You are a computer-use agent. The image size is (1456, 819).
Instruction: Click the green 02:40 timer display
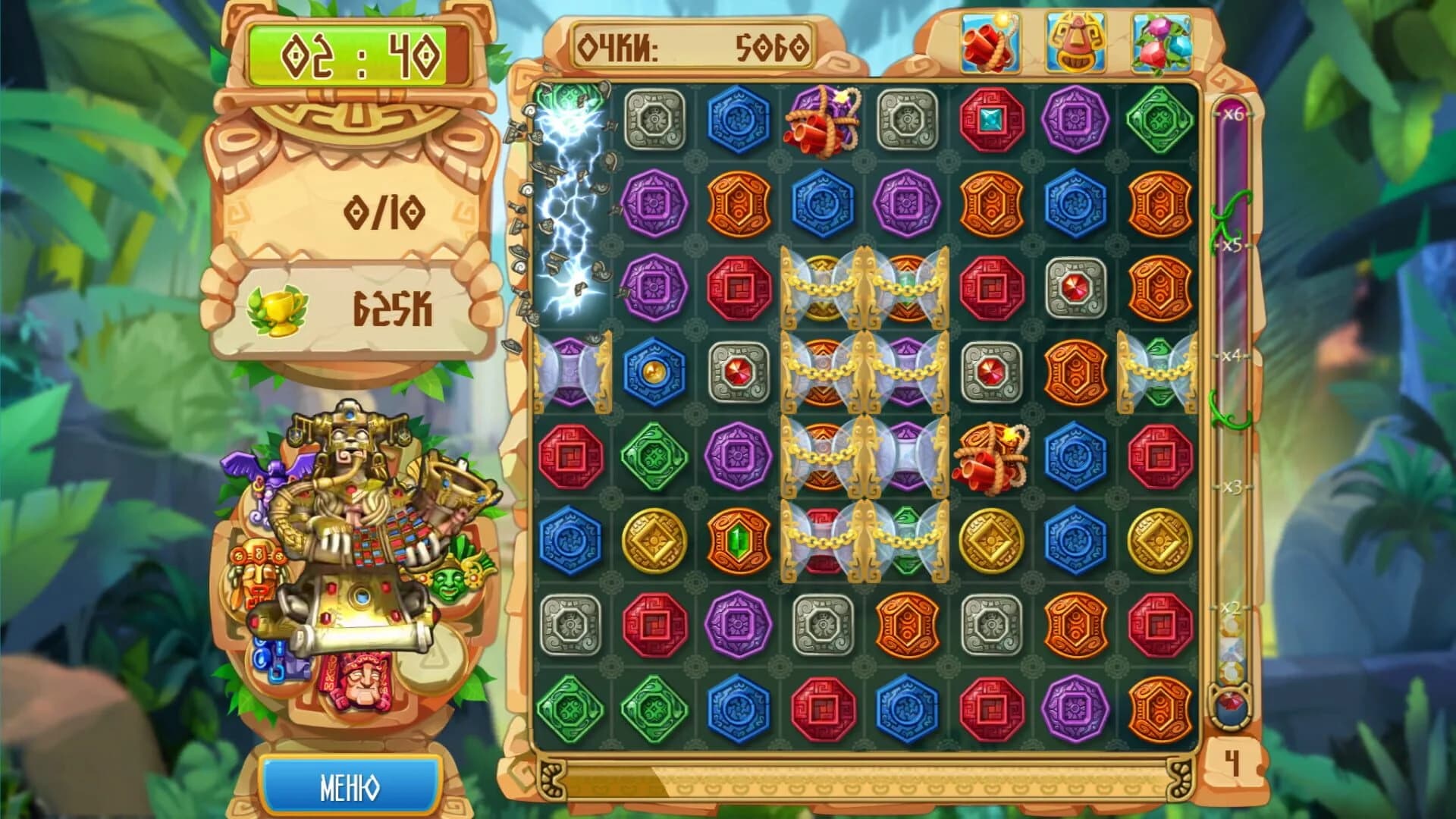pyautogui.click(x=349, y=53)
